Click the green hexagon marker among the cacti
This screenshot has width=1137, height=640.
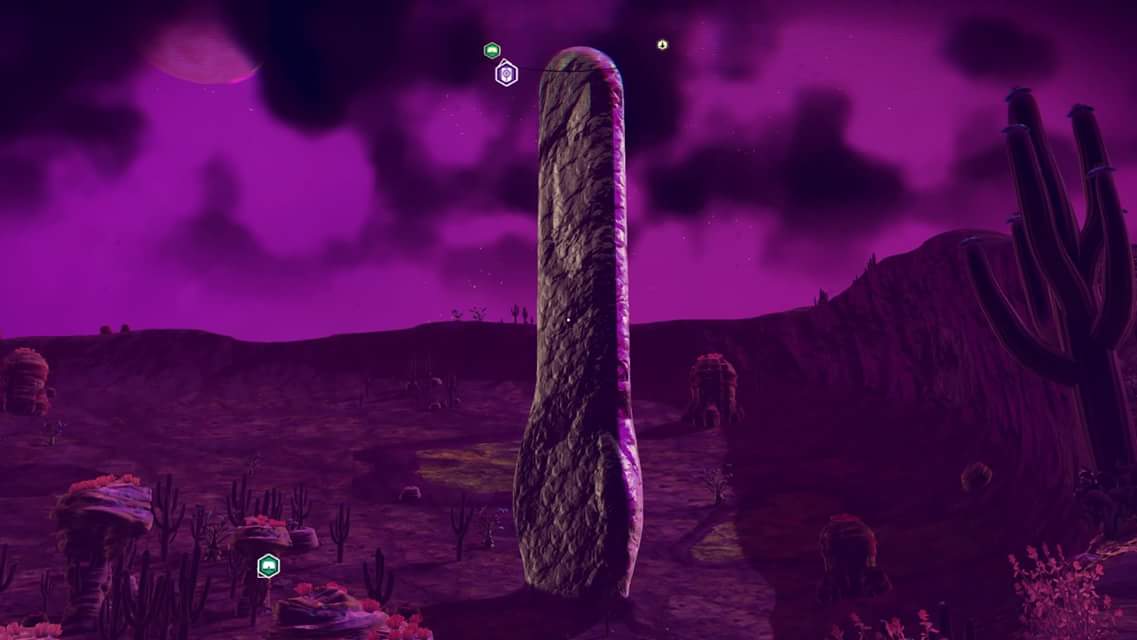[268, 566]
